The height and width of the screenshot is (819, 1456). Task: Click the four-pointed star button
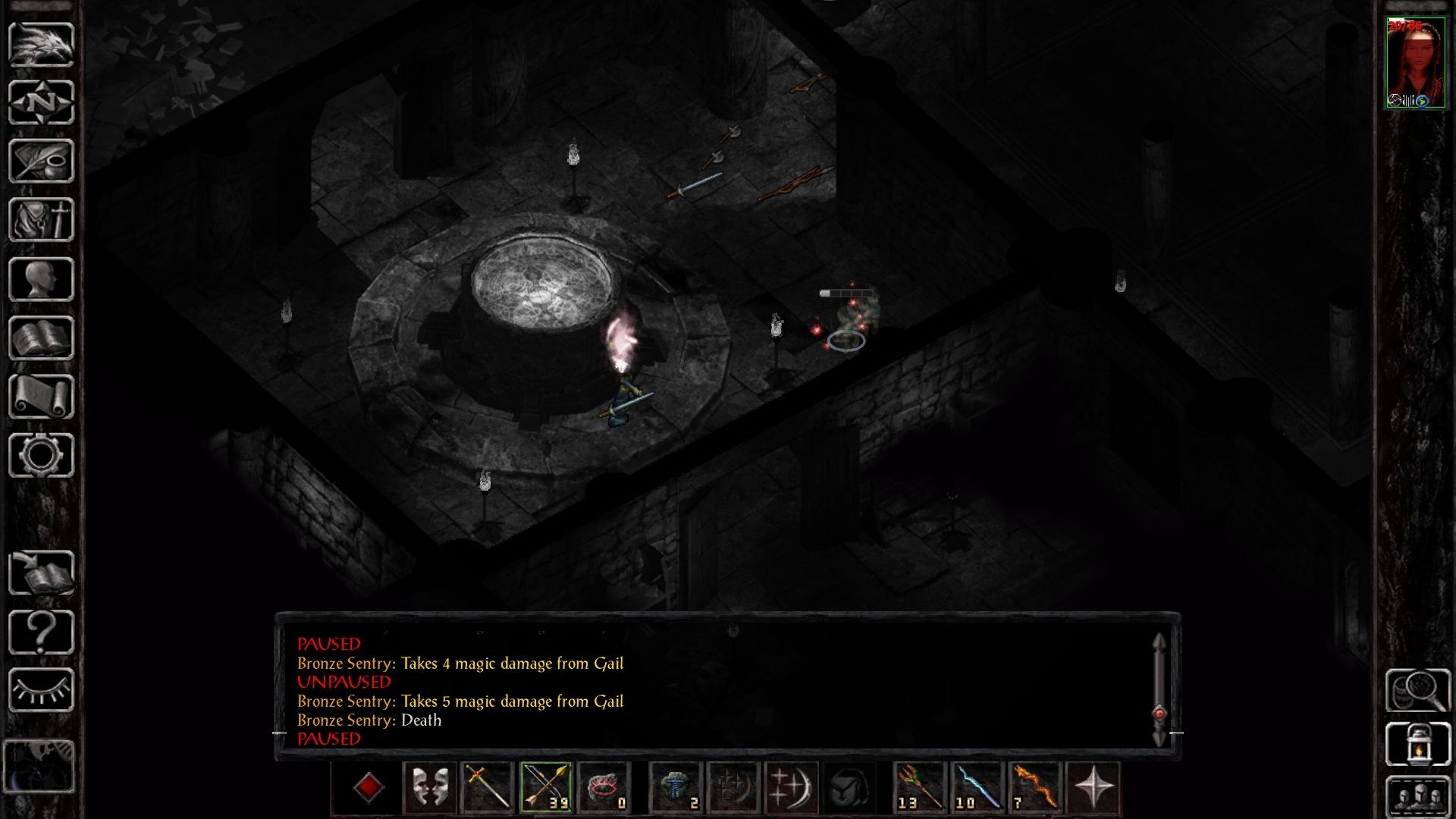[x=1093, y=787]
